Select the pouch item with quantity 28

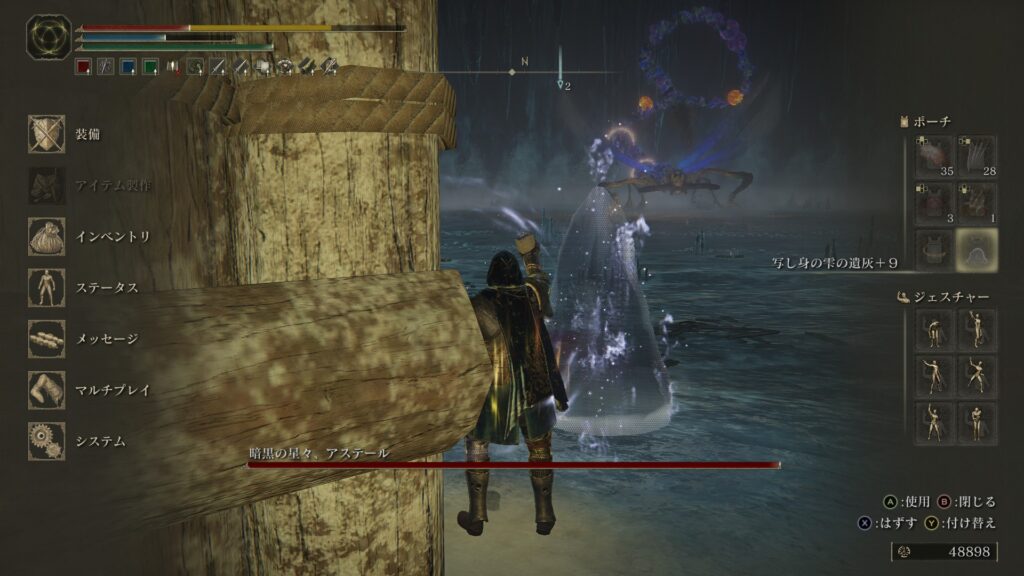pos(977,156)
